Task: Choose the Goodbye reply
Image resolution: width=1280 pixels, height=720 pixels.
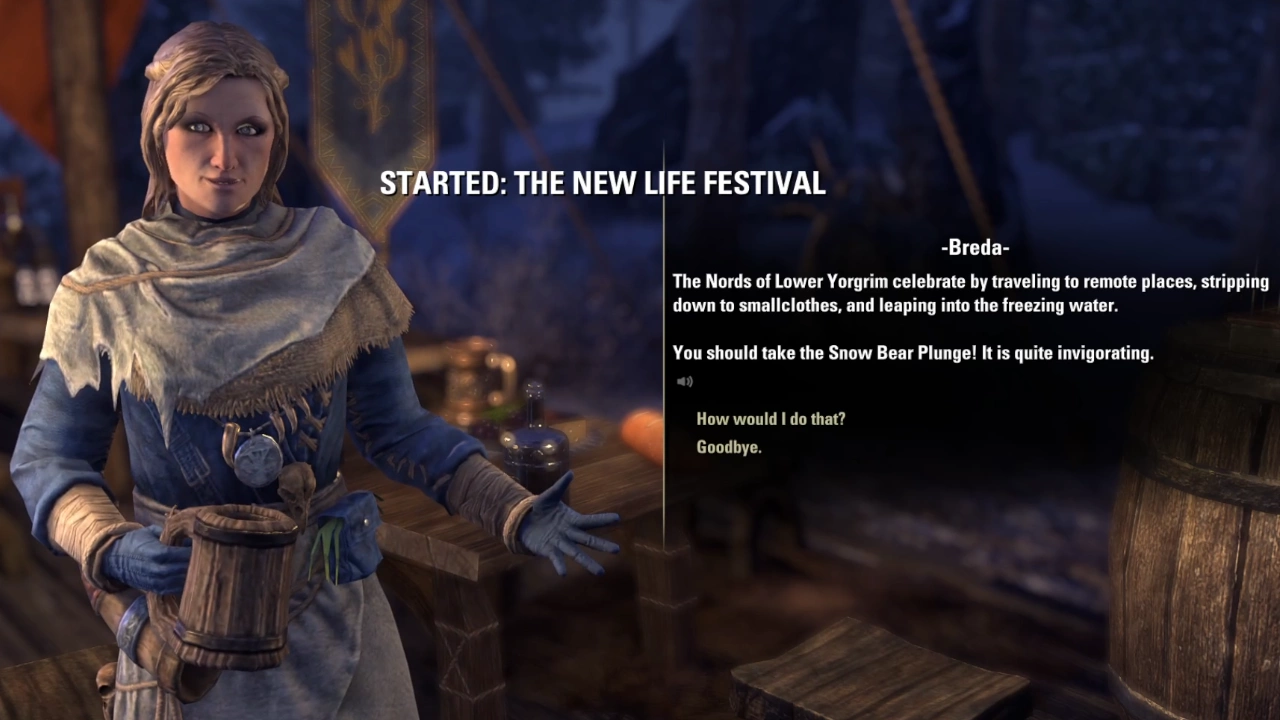Action: click(729, 447)
